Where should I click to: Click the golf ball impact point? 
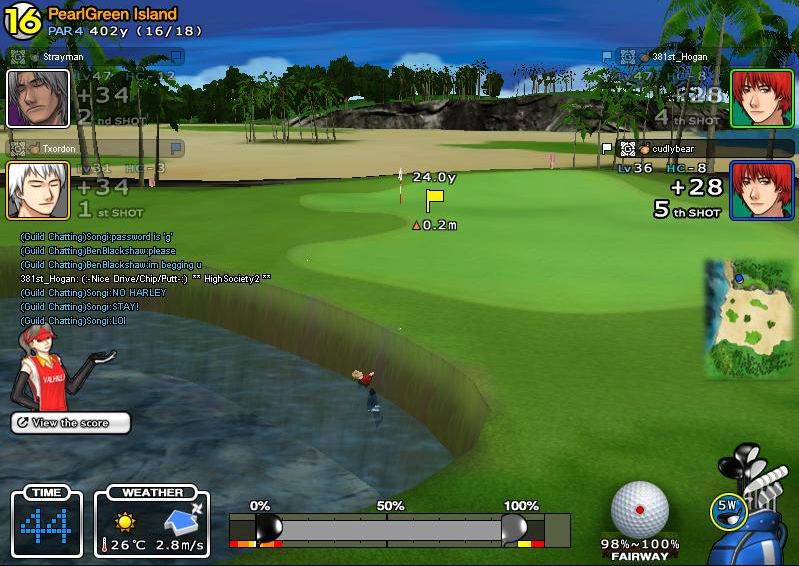point(640,509)
